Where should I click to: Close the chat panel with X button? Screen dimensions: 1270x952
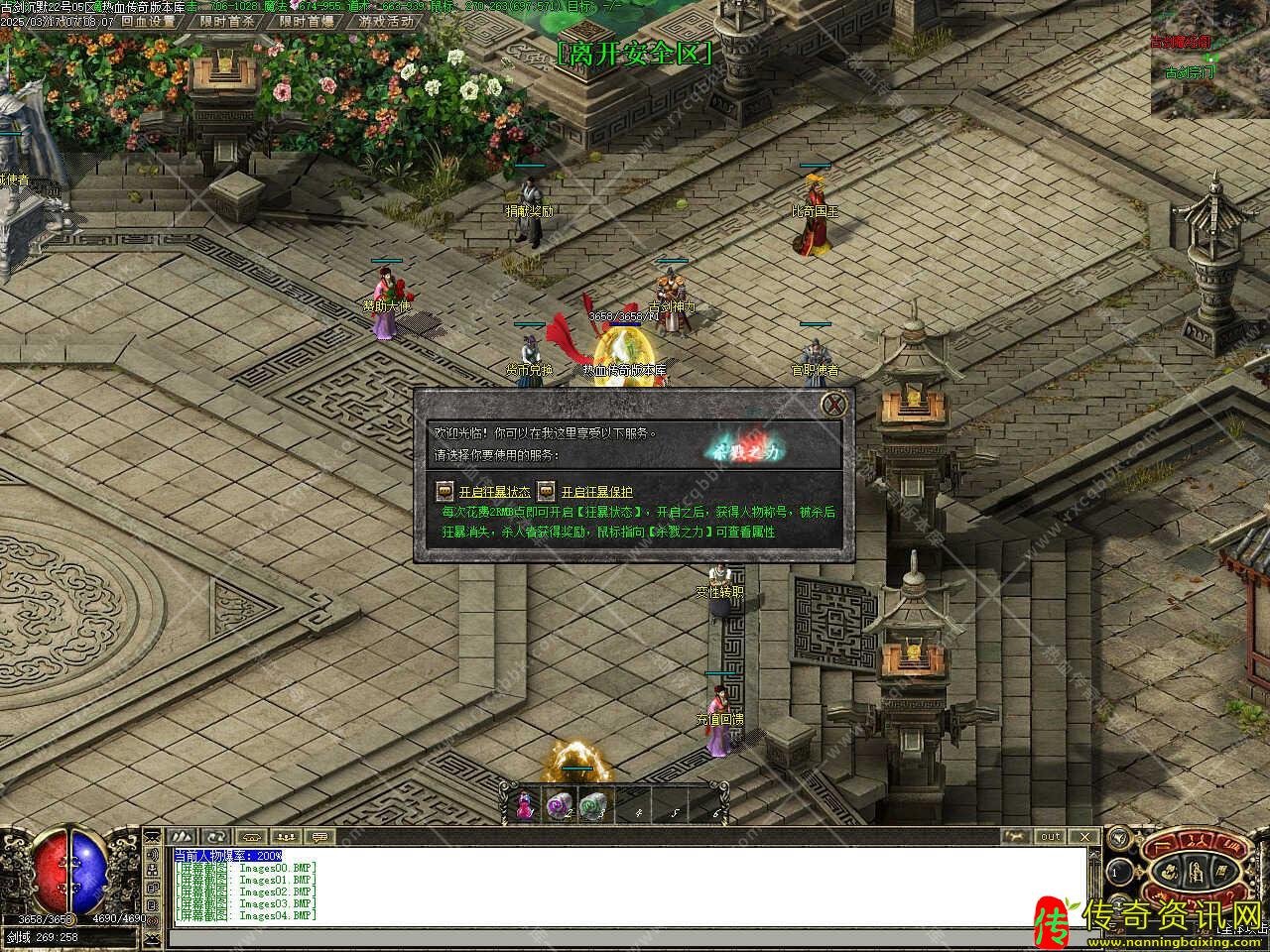(1083, 837)
